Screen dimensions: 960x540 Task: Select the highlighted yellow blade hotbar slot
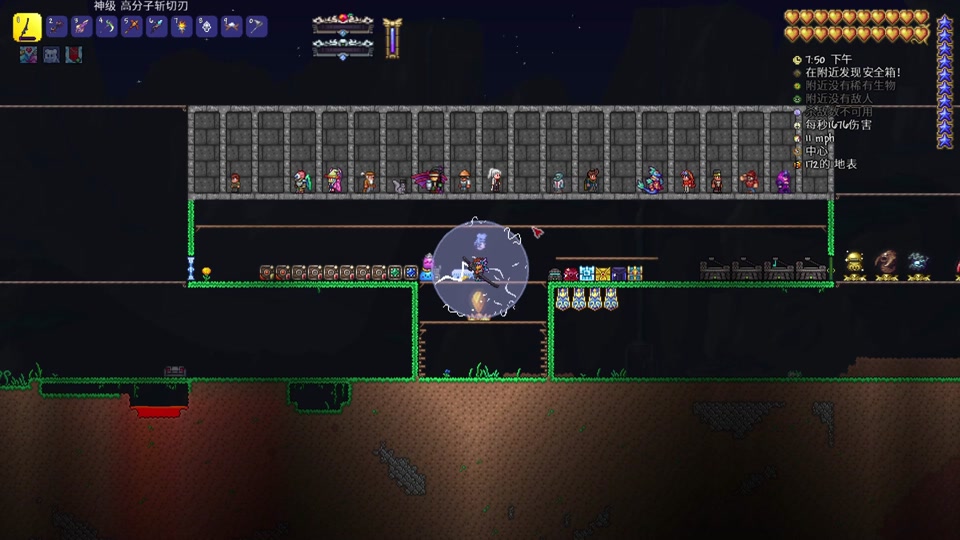[x=27, y=27]
